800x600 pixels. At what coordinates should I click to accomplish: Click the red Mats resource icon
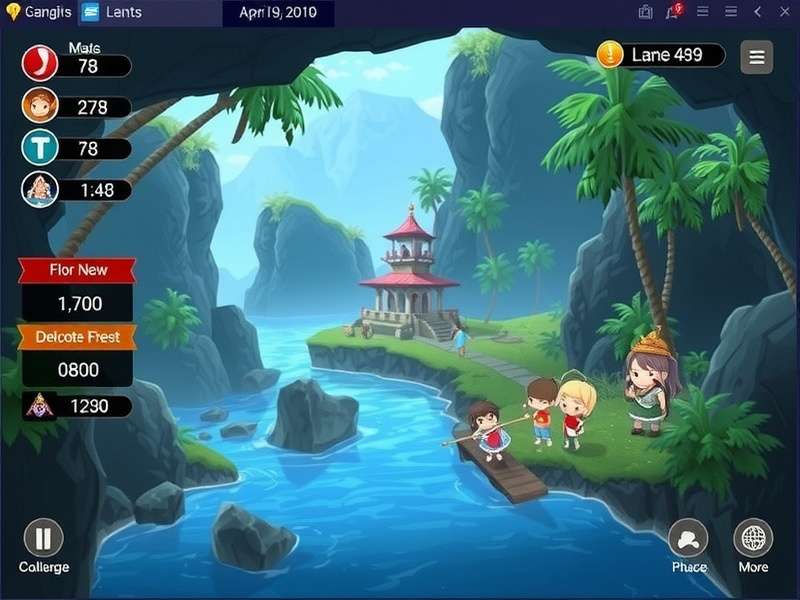click(x=40, y=64)
